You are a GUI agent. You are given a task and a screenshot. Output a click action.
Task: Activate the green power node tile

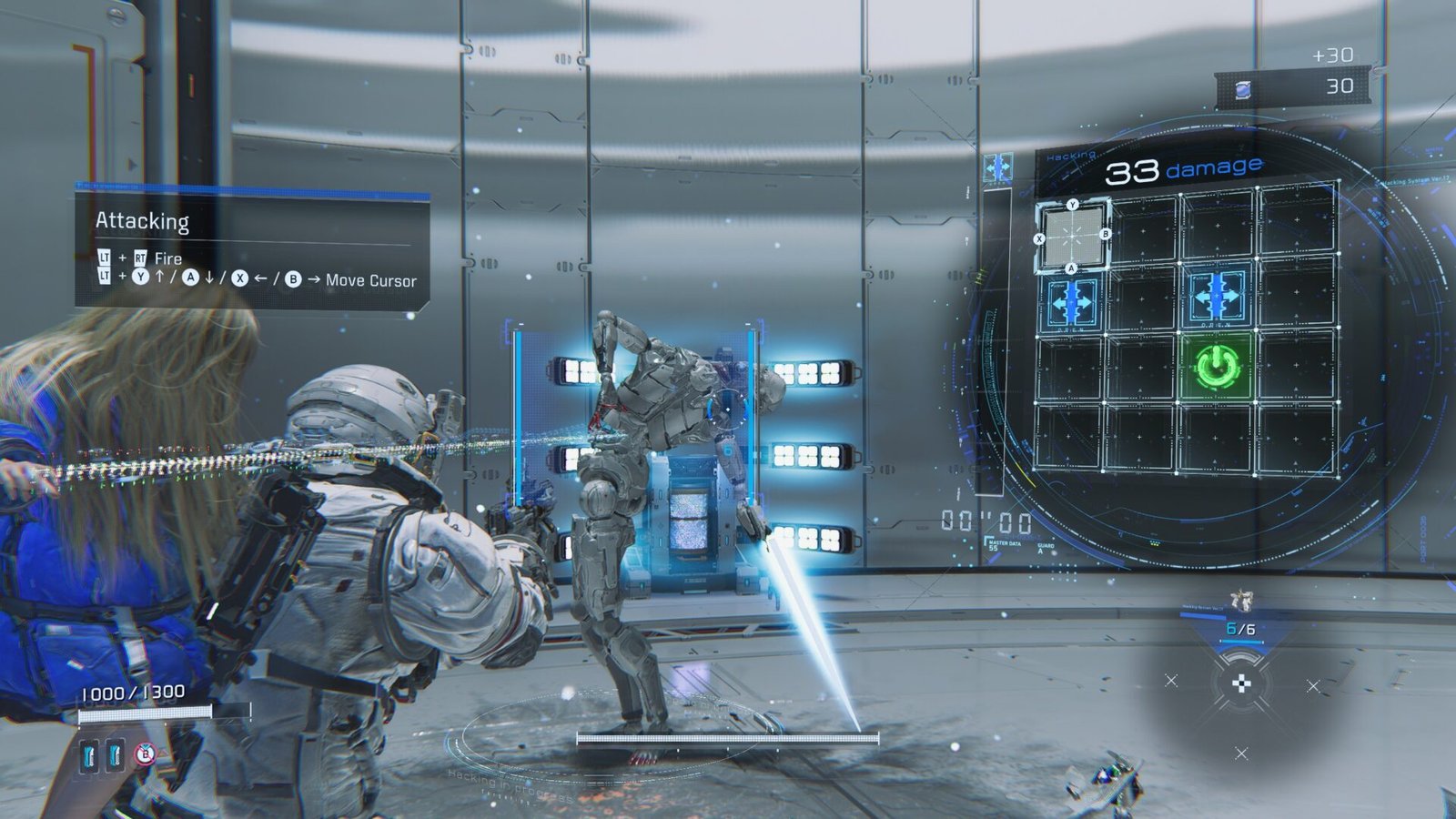click(1215, 367)
